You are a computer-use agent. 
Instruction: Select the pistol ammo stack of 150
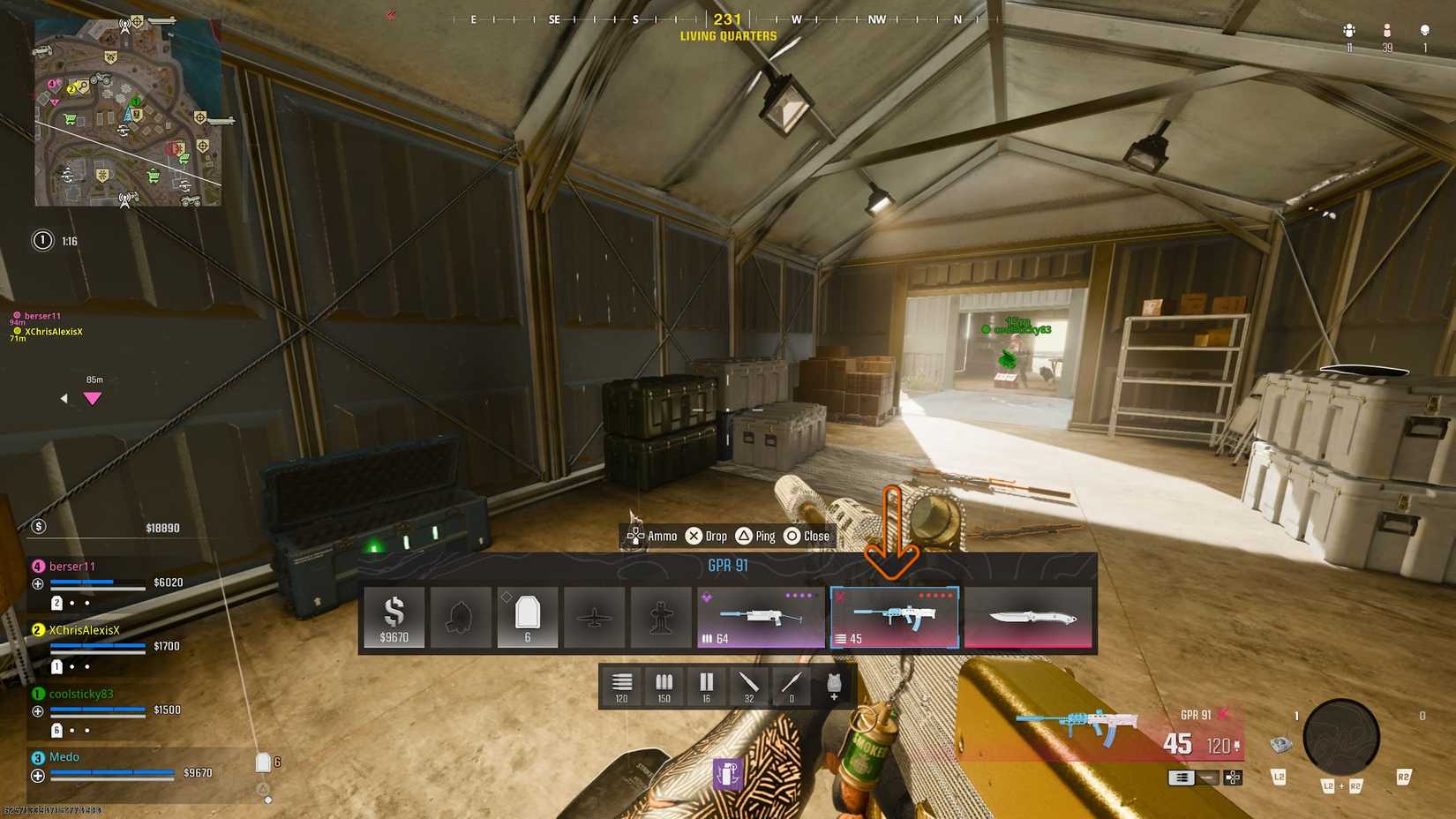point(664,686)
